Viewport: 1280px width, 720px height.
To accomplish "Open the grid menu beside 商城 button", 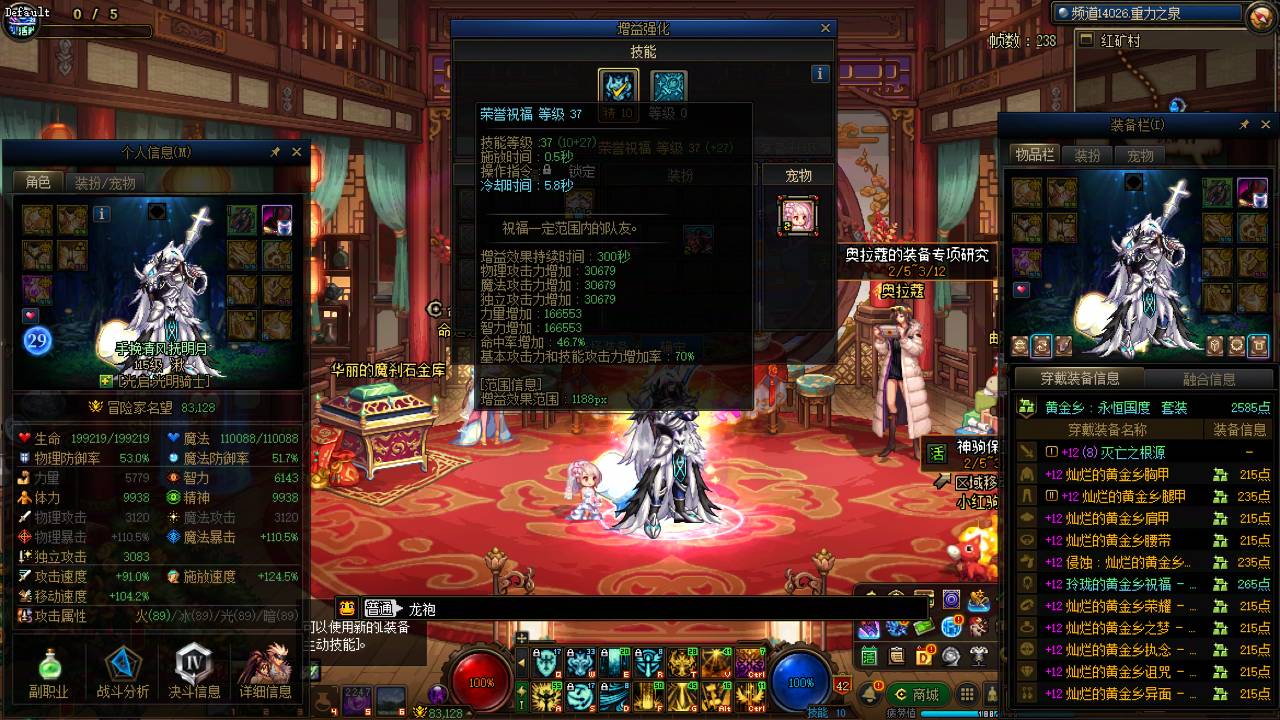I will click(x=966, y=692).
